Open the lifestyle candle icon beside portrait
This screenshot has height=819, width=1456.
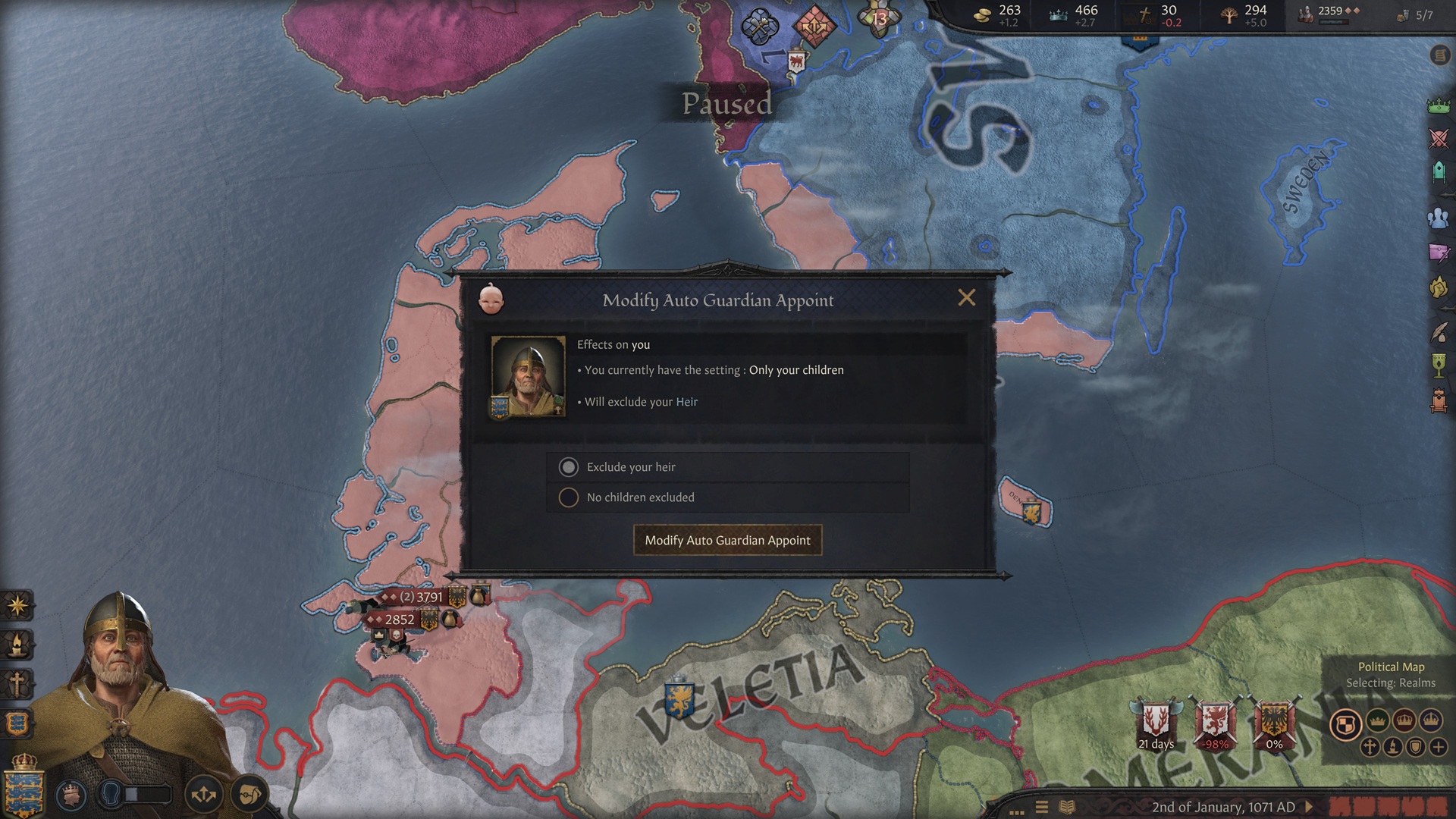(x=17, y=645)
